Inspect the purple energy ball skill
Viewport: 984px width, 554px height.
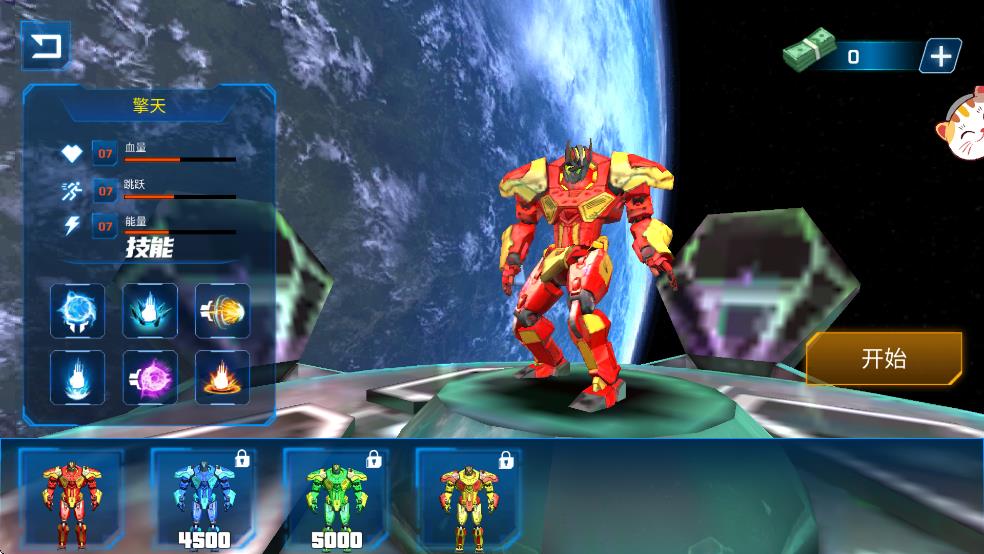150,378
